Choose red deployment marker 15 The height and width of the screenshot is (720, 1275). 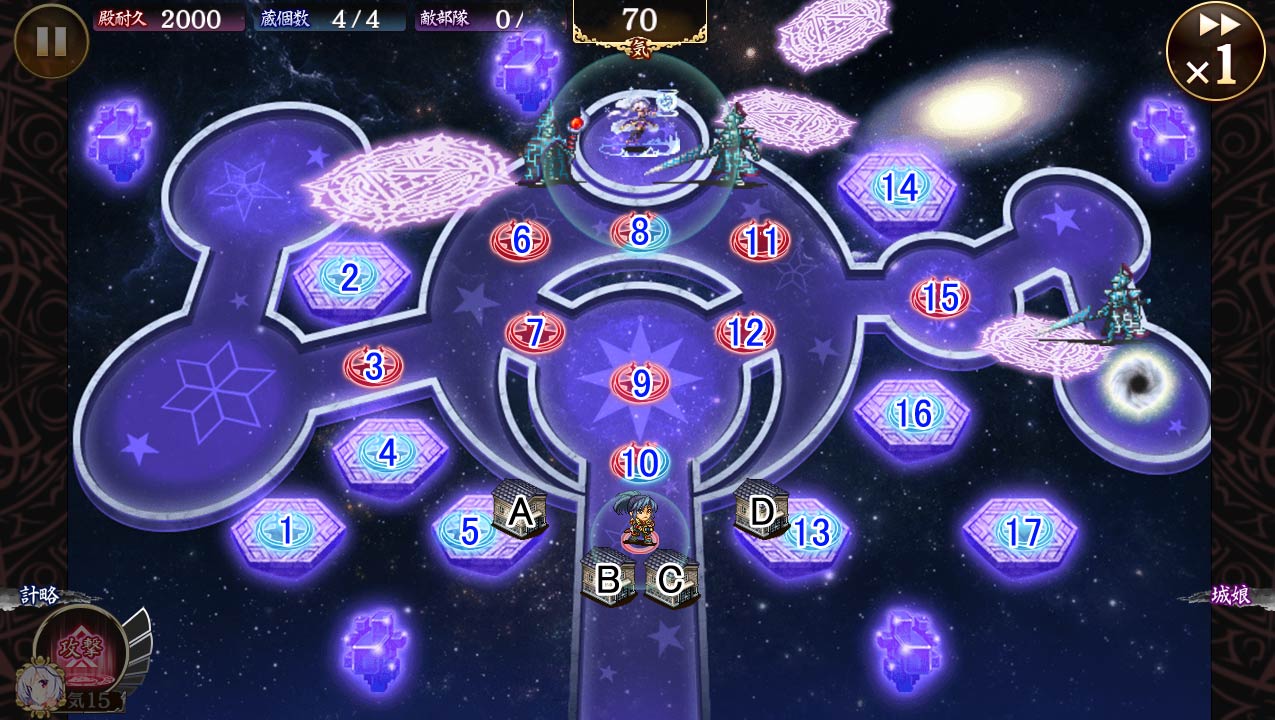(940, 297)
